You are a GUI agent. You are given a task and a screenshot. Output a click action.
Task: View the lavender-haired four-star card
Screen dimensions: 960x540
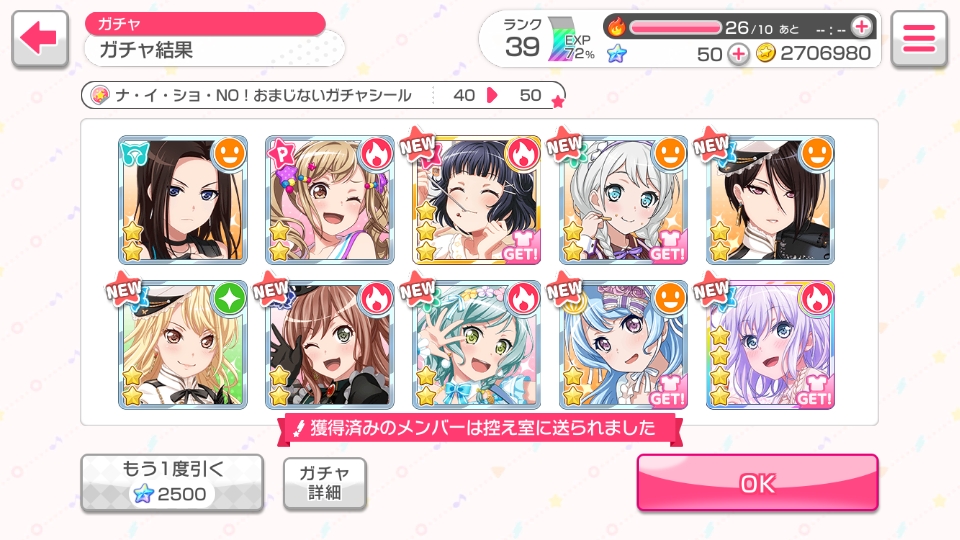(x=770, y=345)
